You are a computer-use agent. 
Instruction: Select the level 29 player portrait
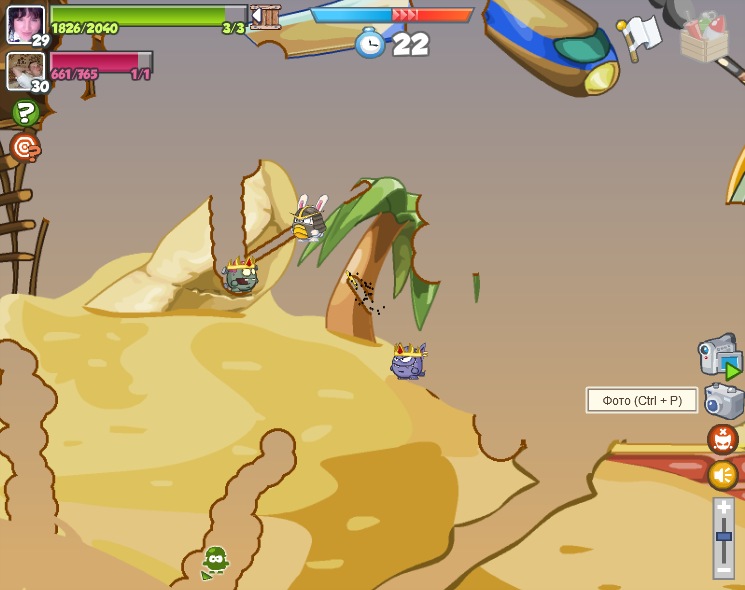(25, 24)
